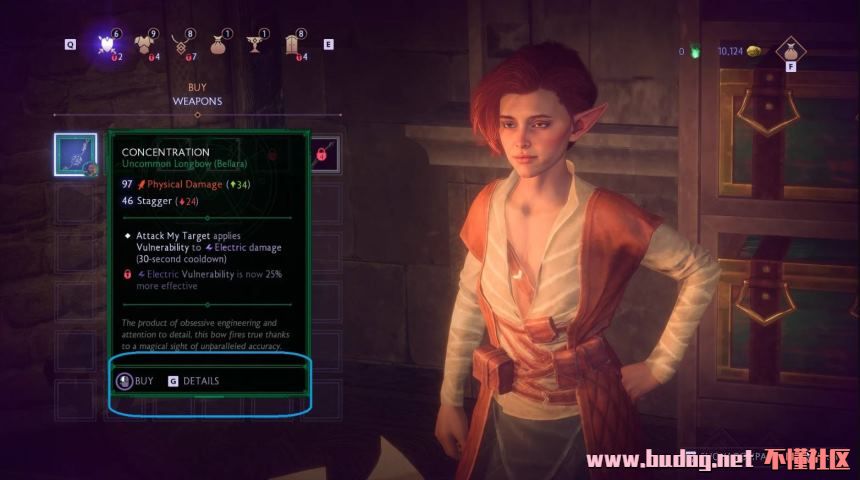The width and height of the screenshot is (860, 480).
Task: Switch to the wardrobe appearance tab
Action: (294, 45)
